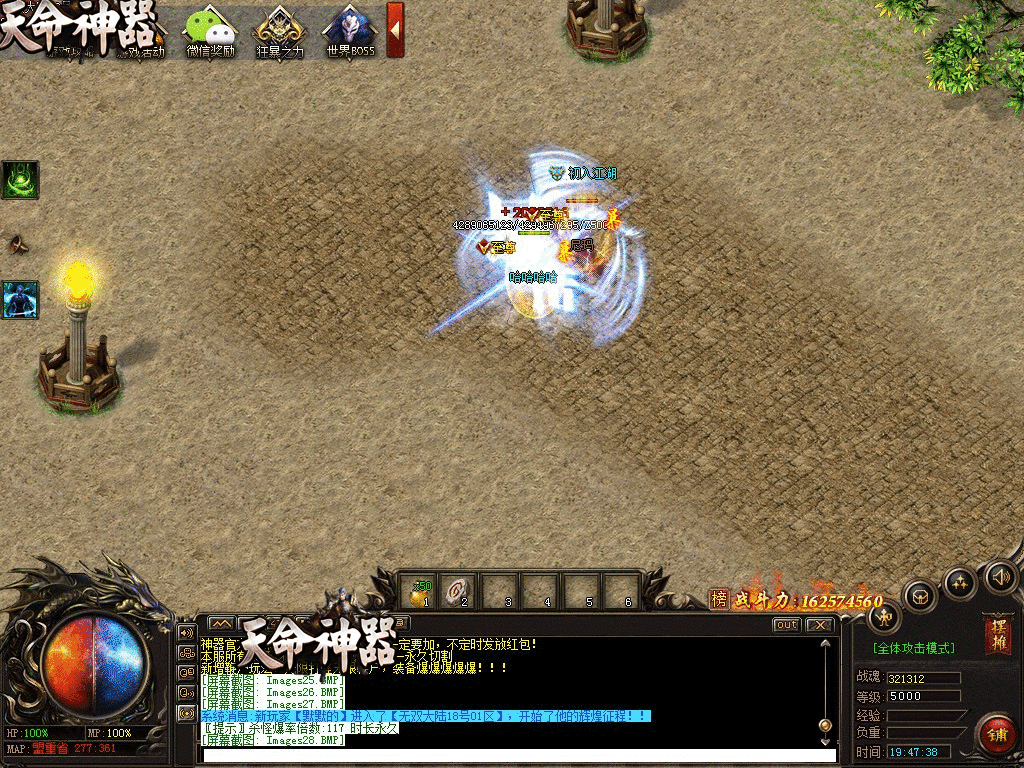Screen dimensions: 1024x768
Task: Open the red 铺 shop button
Action: (996, 735)
